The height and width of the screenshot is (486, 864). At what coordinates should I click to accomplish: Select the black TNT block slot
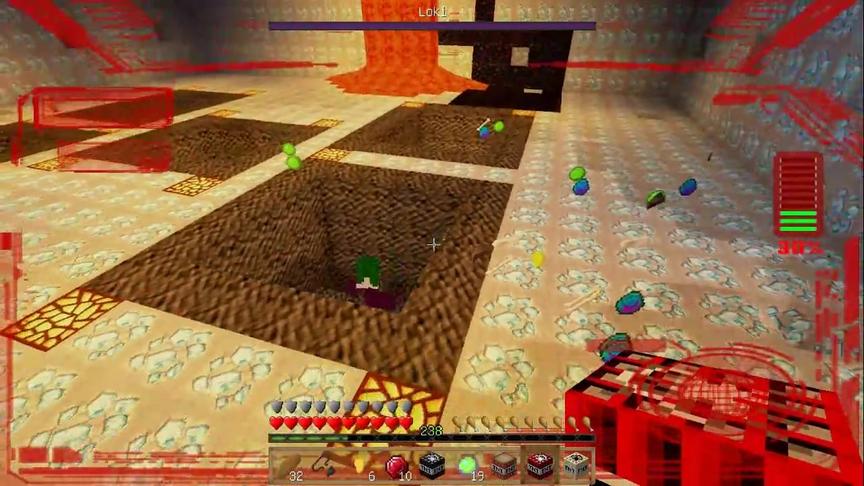431,465
